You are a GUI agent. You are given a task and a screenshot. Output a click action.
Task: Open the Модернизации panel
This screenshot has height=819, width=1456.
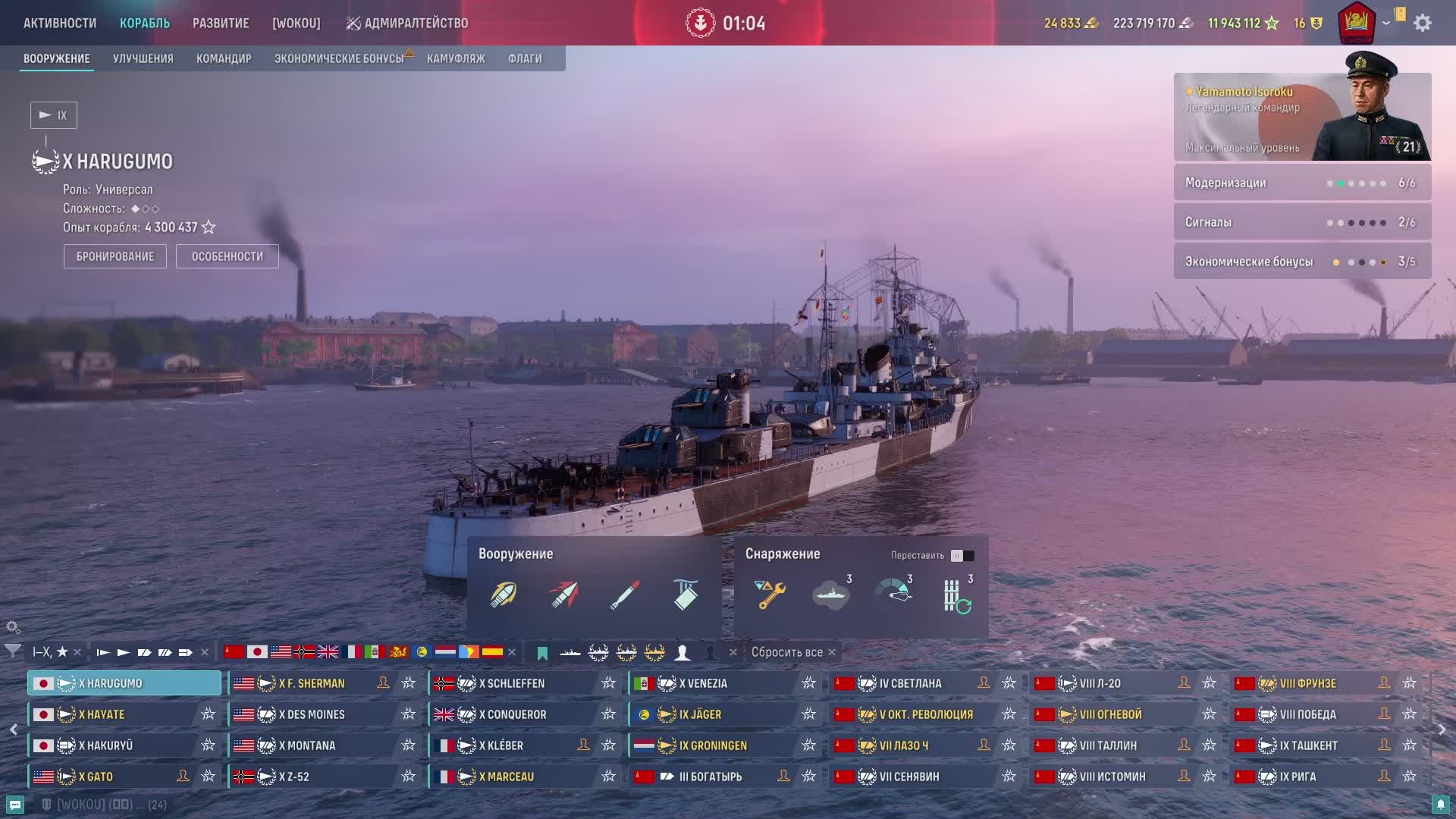coord(1302,183)
